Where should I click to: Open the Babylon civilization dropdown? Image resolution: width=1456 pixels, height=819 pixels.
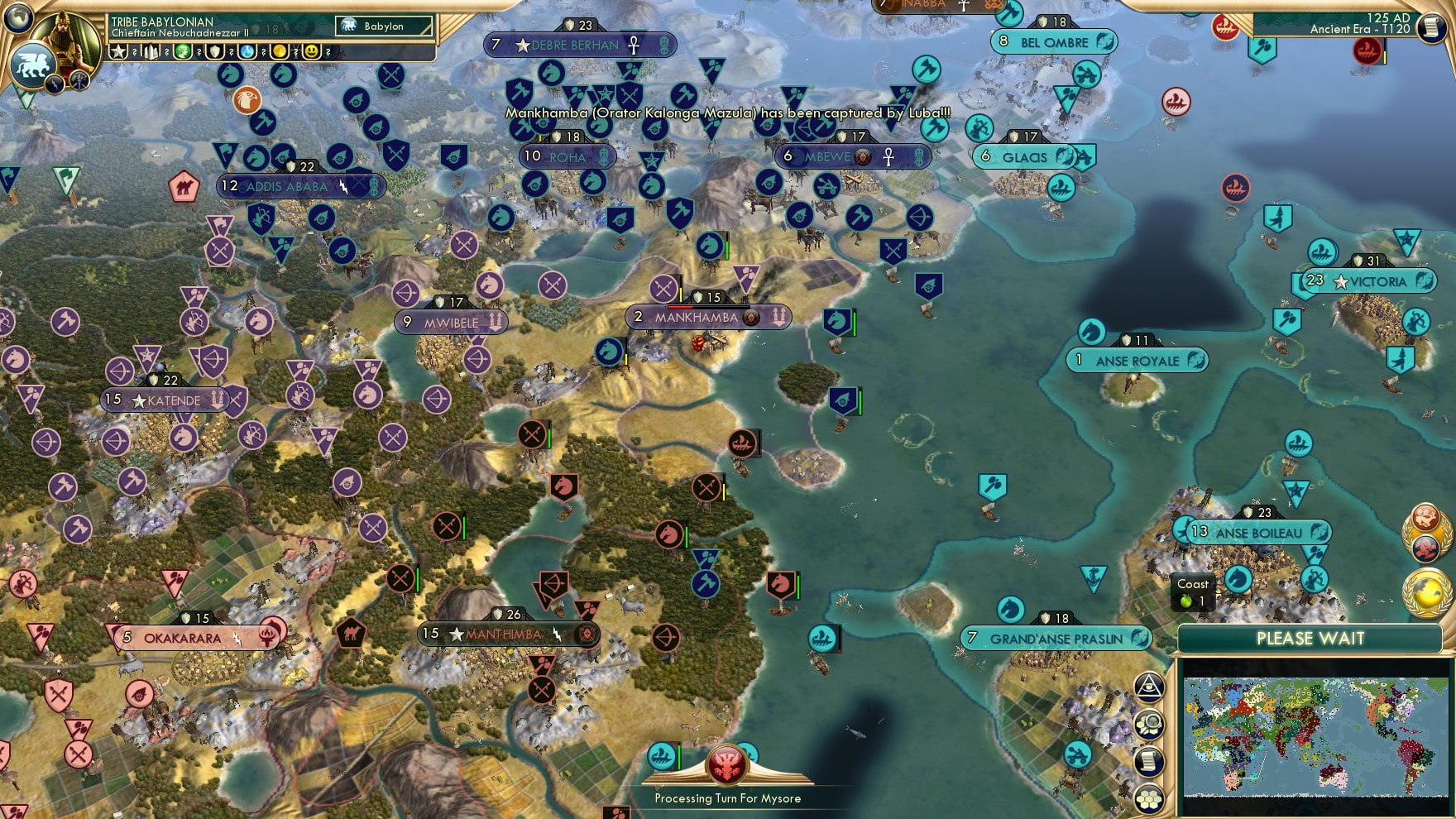[382, 26]
